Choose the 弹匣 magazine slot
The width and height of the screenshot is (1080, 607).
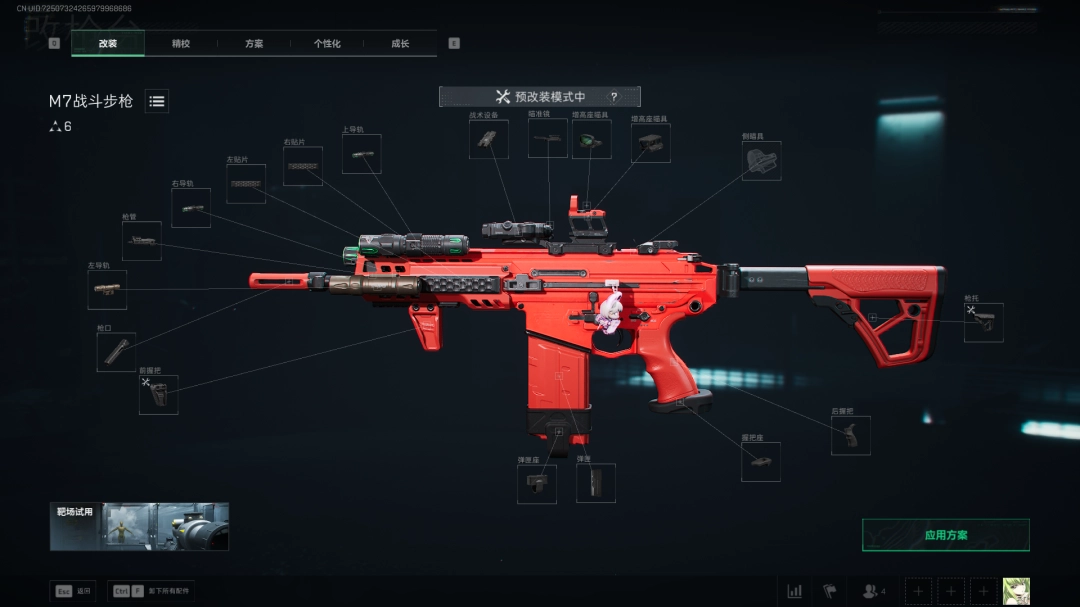pos(595,484)
